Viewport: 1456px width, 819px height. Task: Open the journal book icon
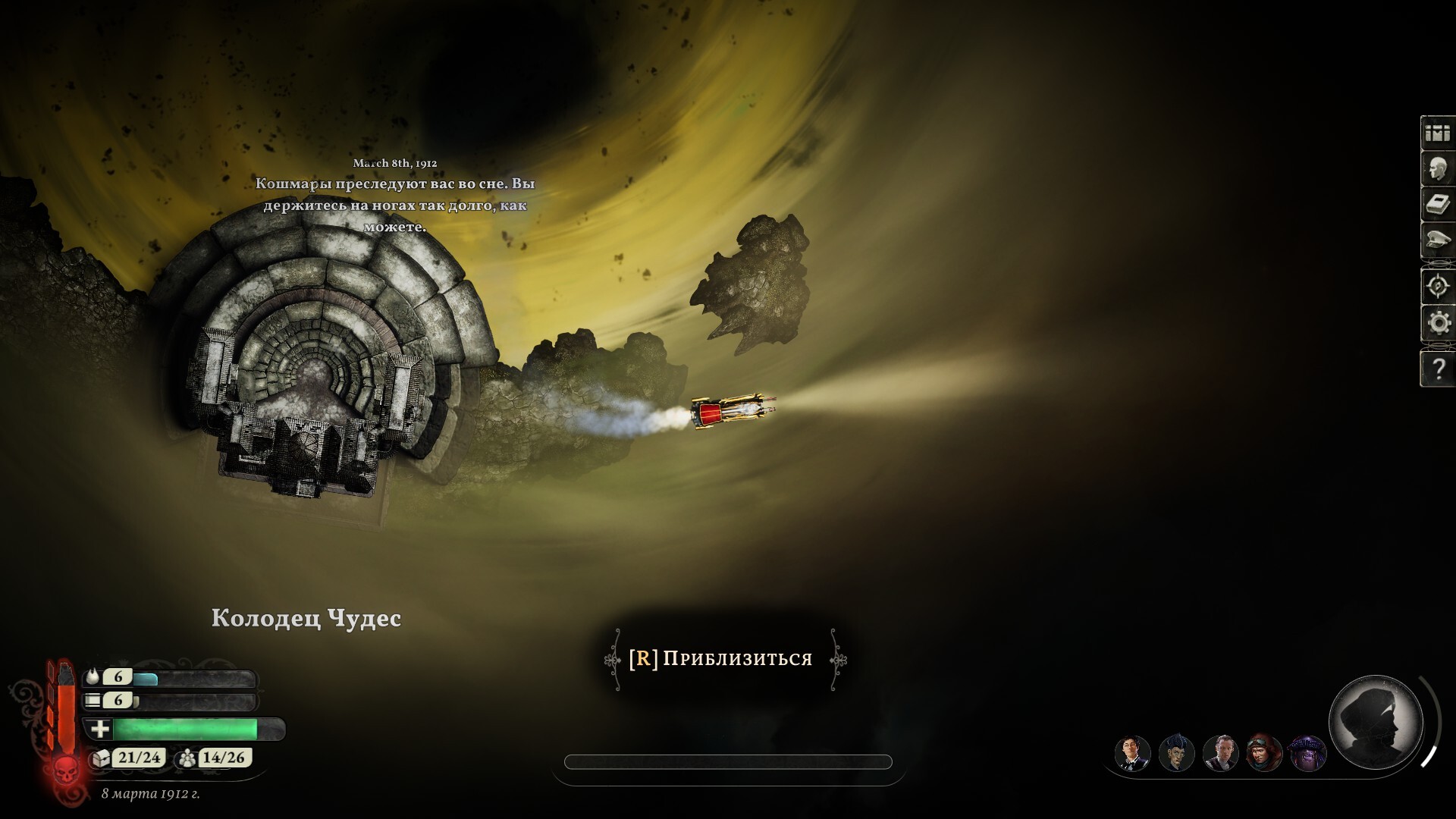(1437, 205)
